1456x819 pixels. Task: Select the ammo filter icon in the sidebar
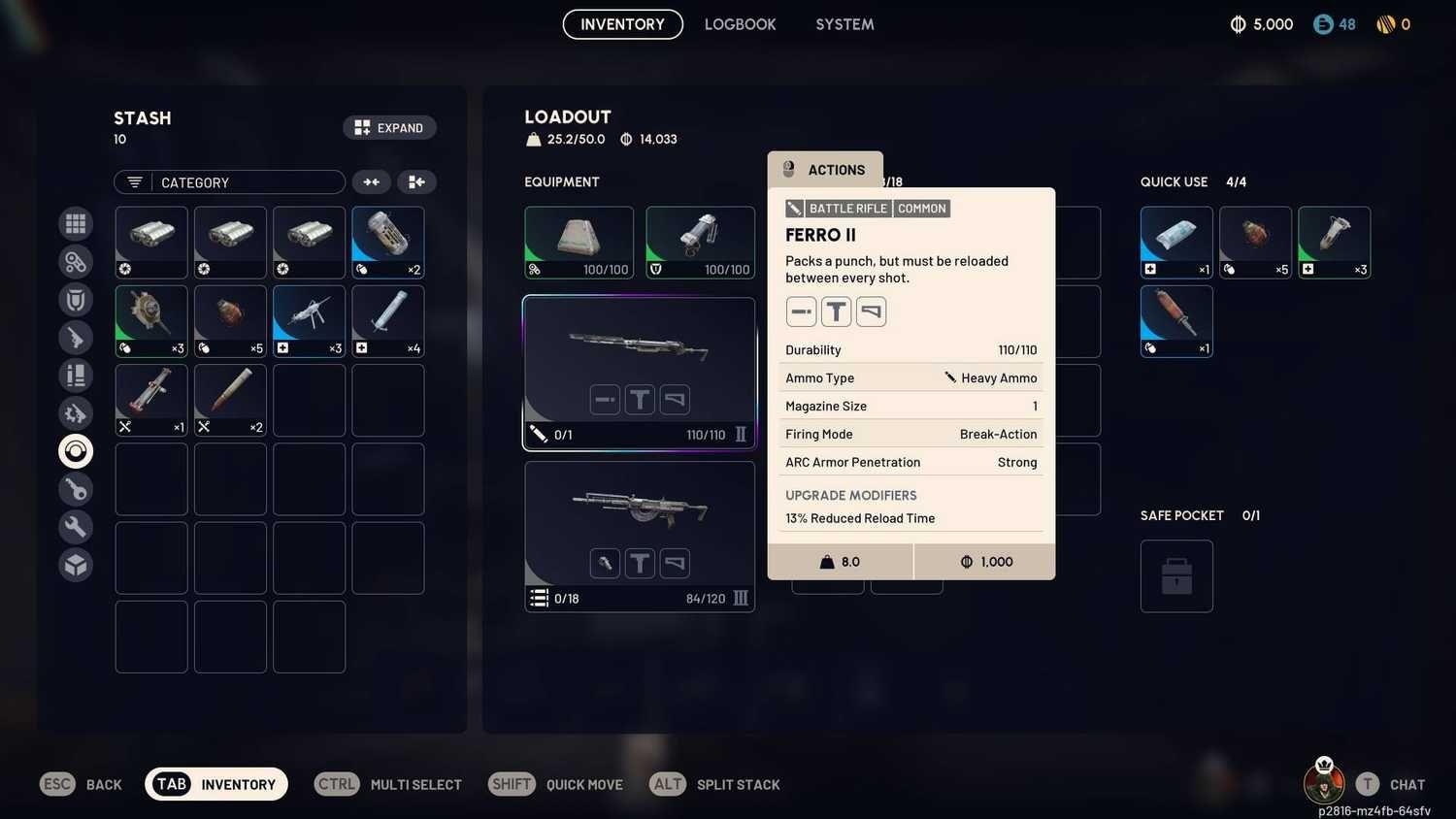tap(76, 375)
